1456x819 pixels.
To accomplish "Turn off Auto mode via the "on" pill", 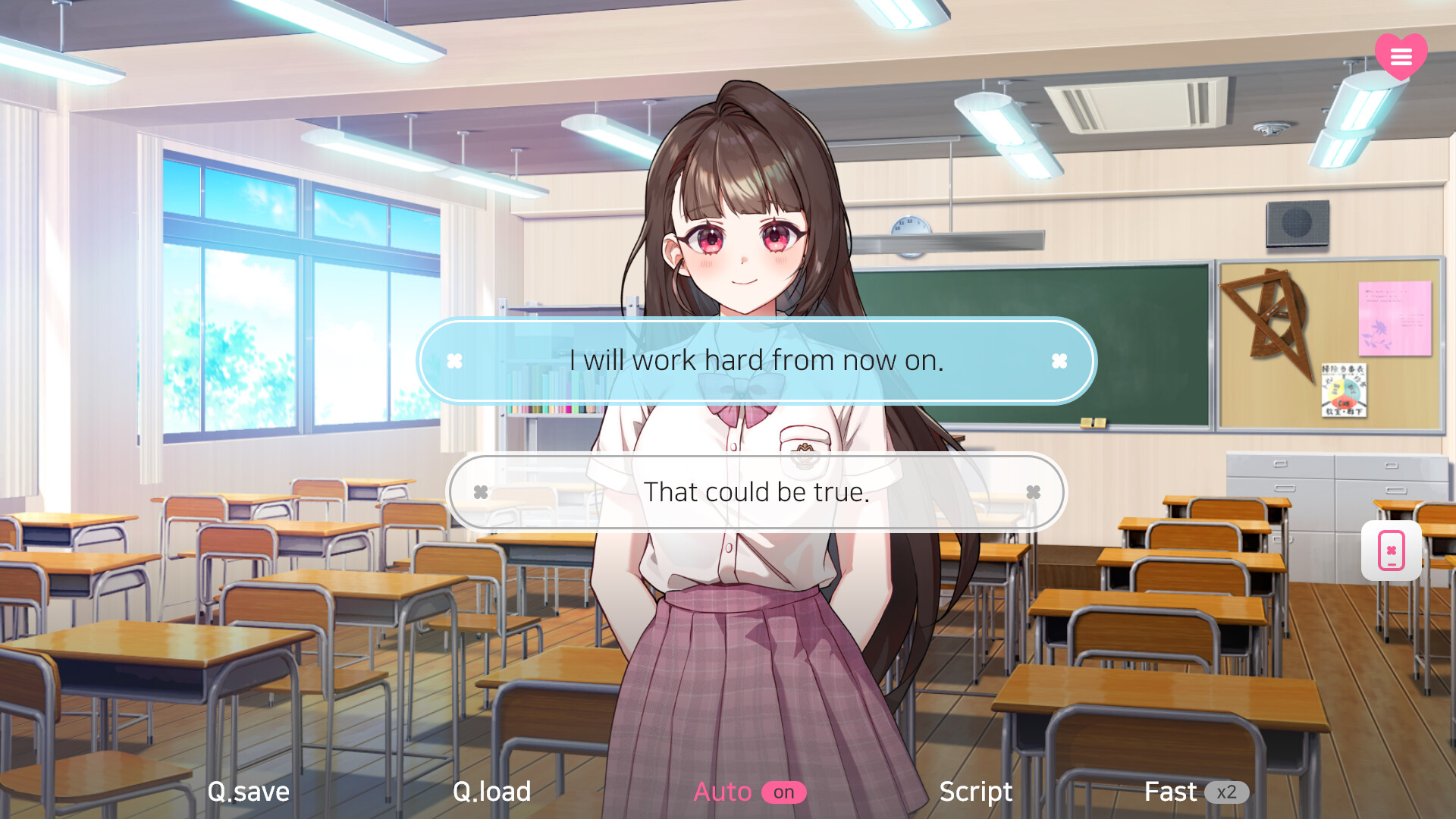I will pyautogui.click(x=785, y=792).
